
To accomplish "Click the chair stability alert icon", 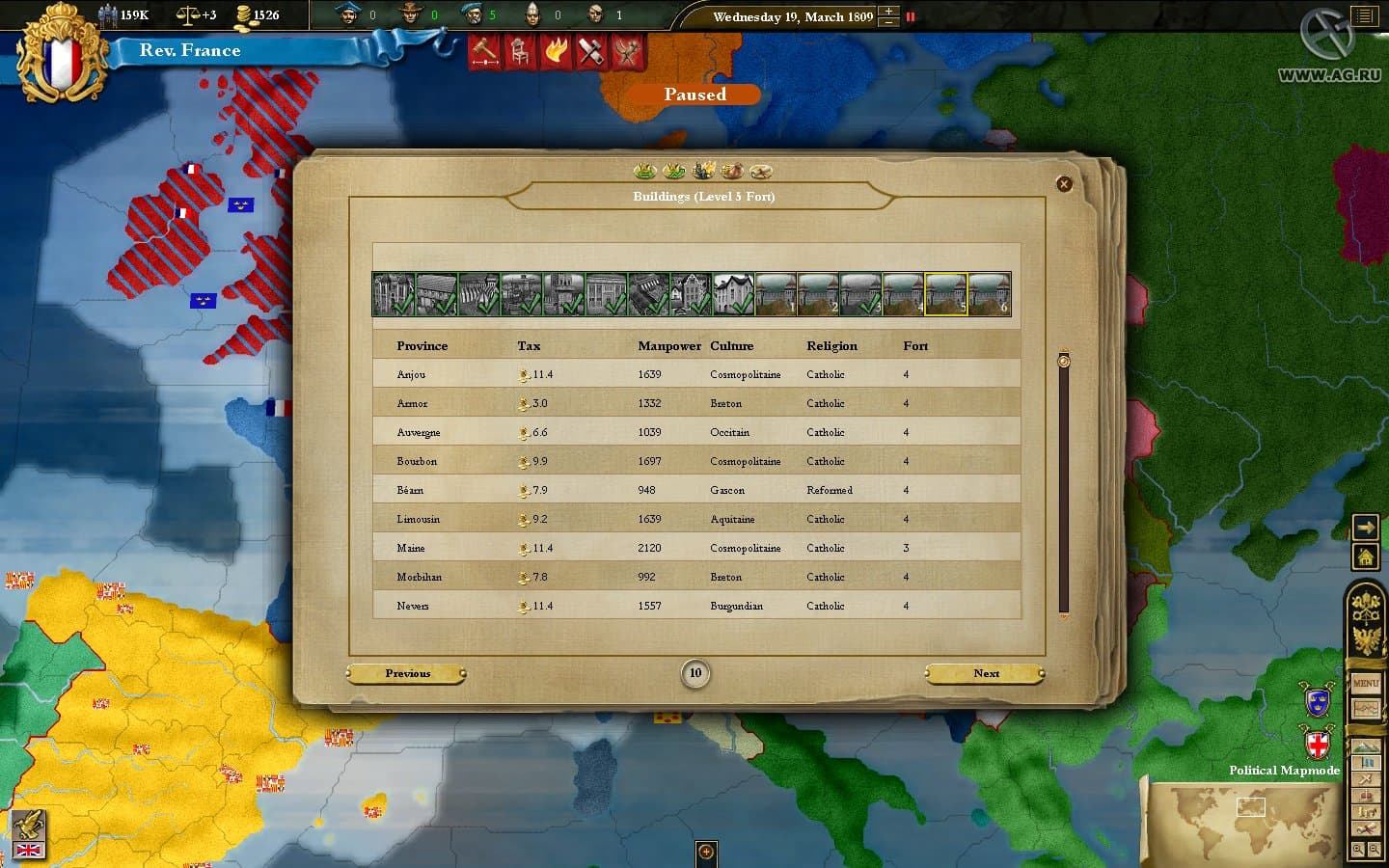I will point(518,52).
